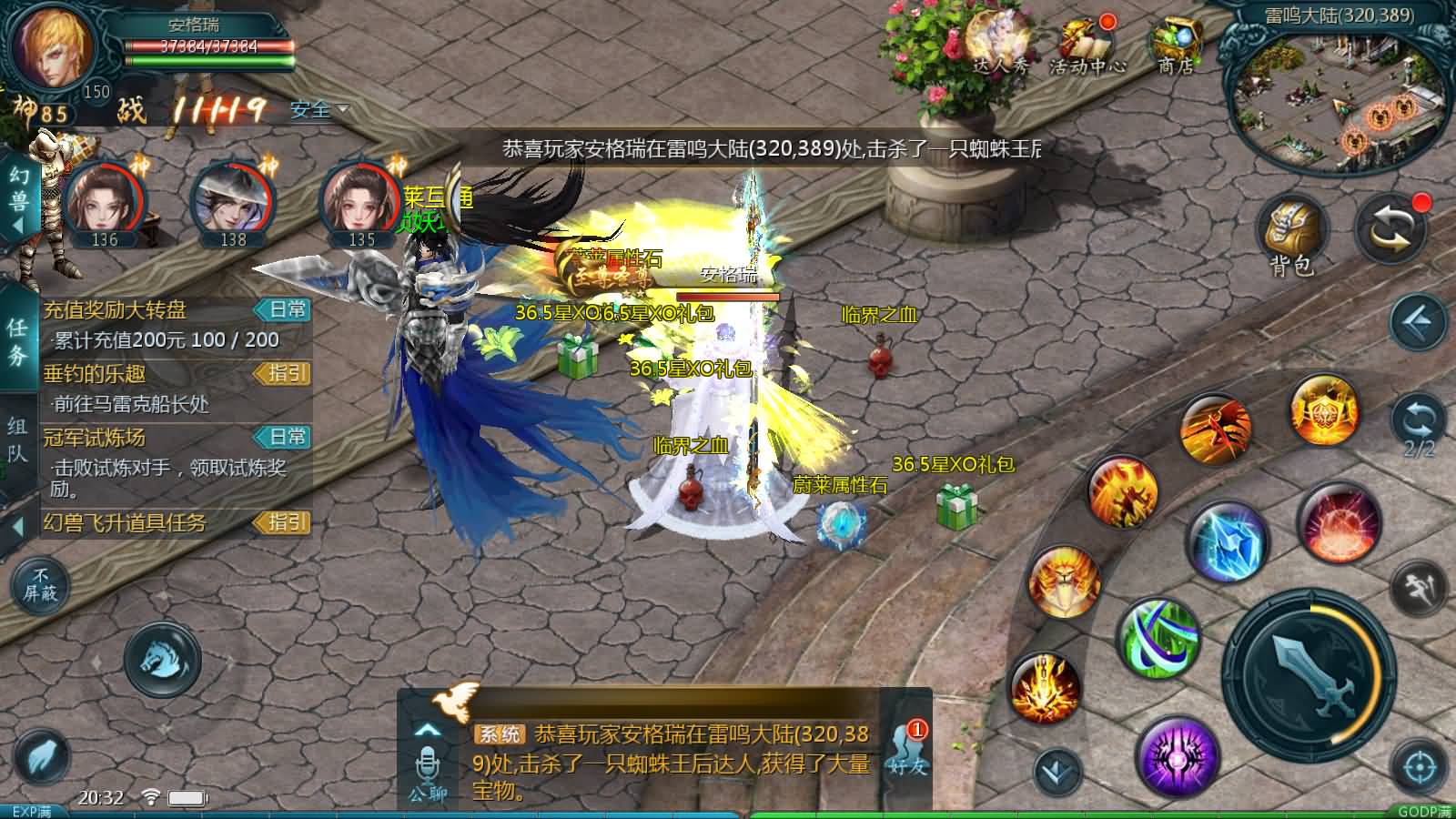Open the 安全 attack mode dropdown
This screenshot has height=819, width=1456.
pyautogui.click(x=316, y=111)
